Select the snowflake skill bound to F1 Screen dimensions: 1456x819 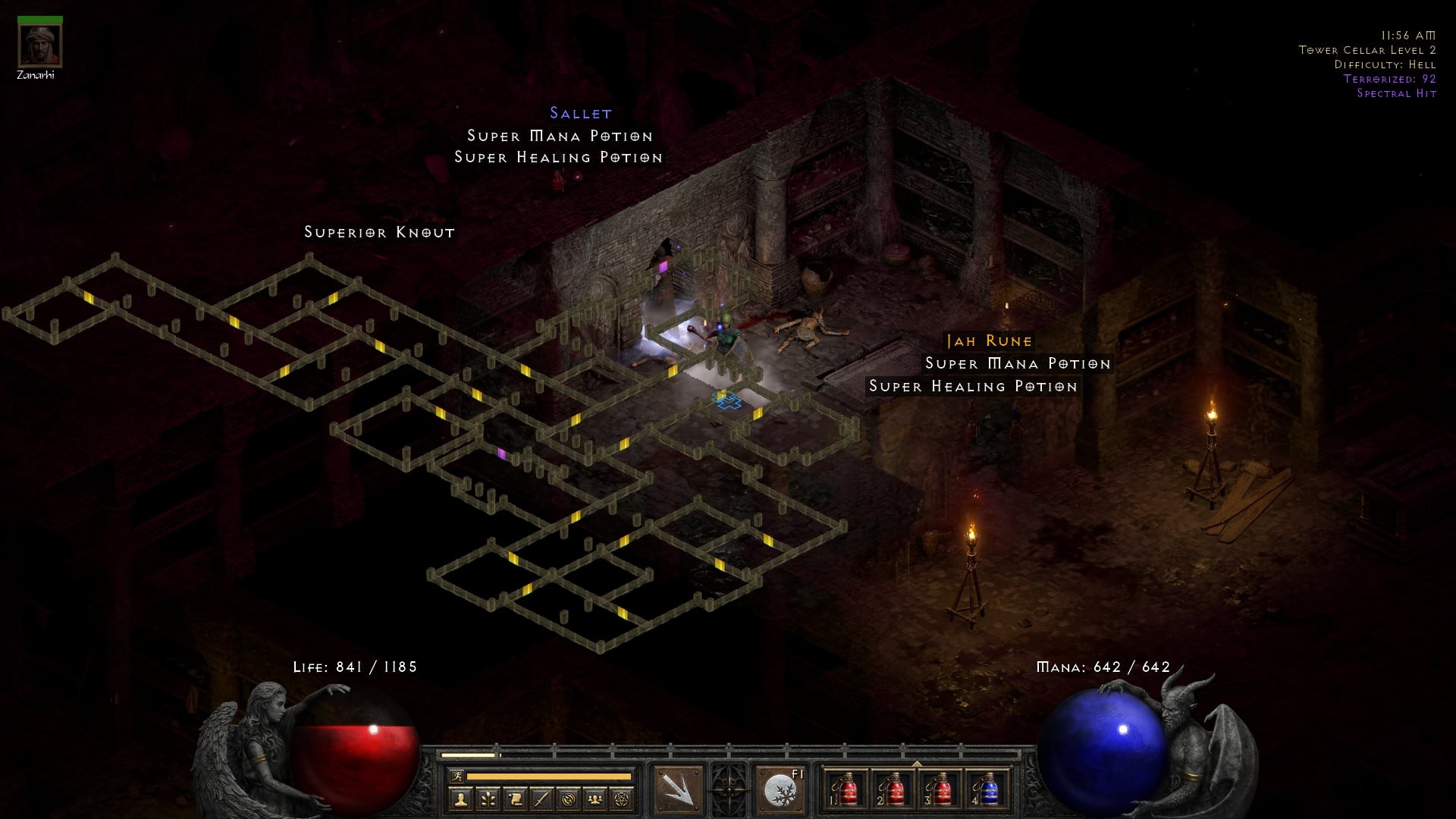pos(780,790)
